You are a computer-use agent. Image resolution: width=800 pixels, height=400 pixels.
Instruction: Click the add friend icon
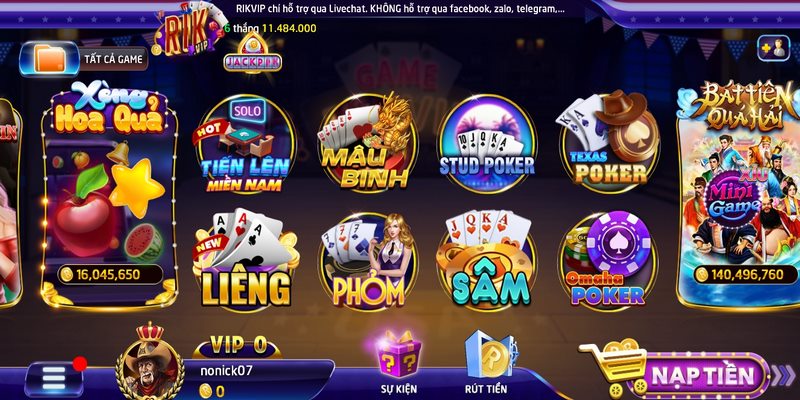coord(772,47)
